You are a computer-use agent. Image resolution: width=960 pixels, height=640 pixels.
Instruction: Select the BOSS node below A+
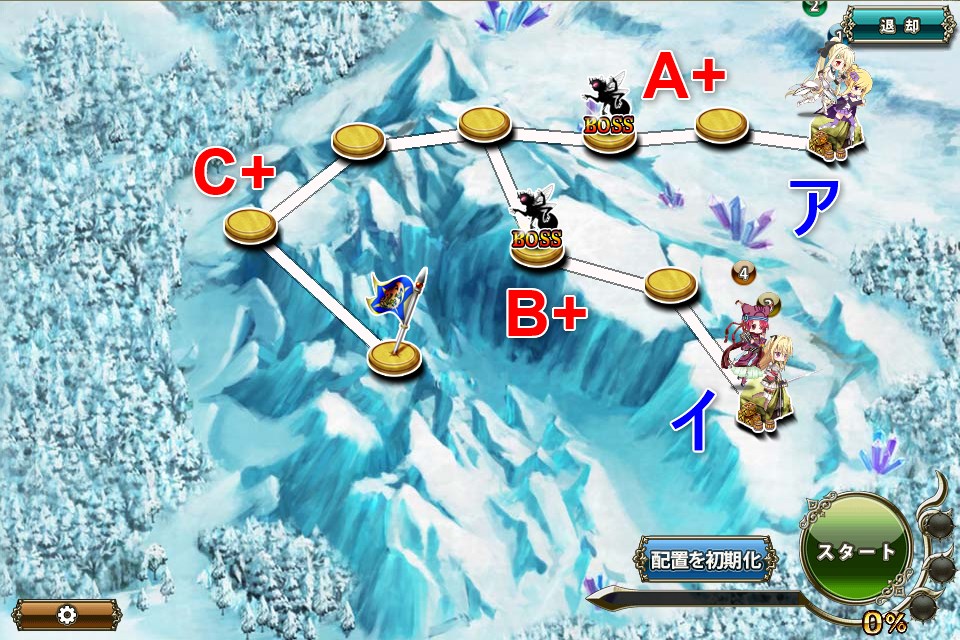[610, 136]
